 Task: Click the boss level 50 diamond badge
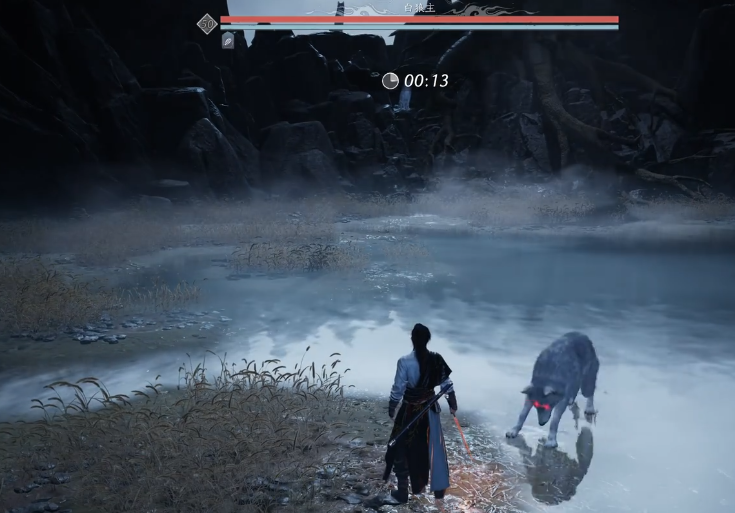click(x=207, y=23)
